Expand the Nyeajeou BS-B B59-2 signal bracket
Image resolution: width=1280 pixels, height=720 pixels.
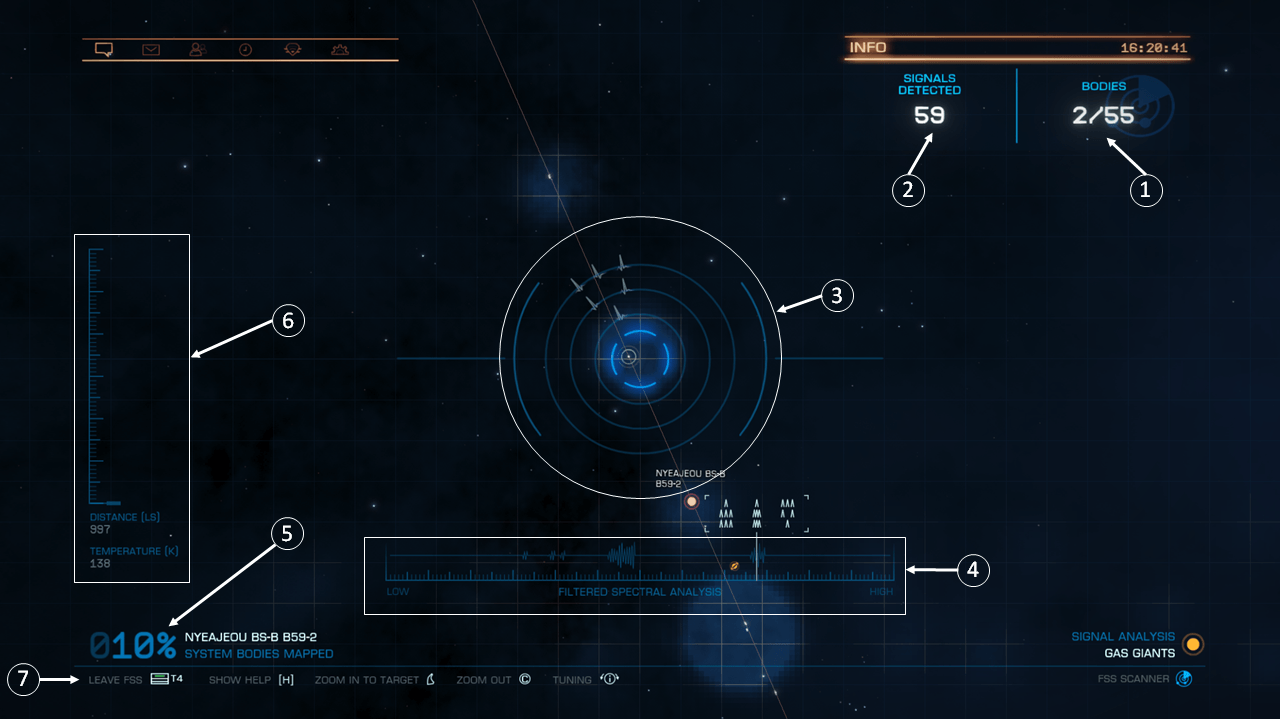pos(757,512)
